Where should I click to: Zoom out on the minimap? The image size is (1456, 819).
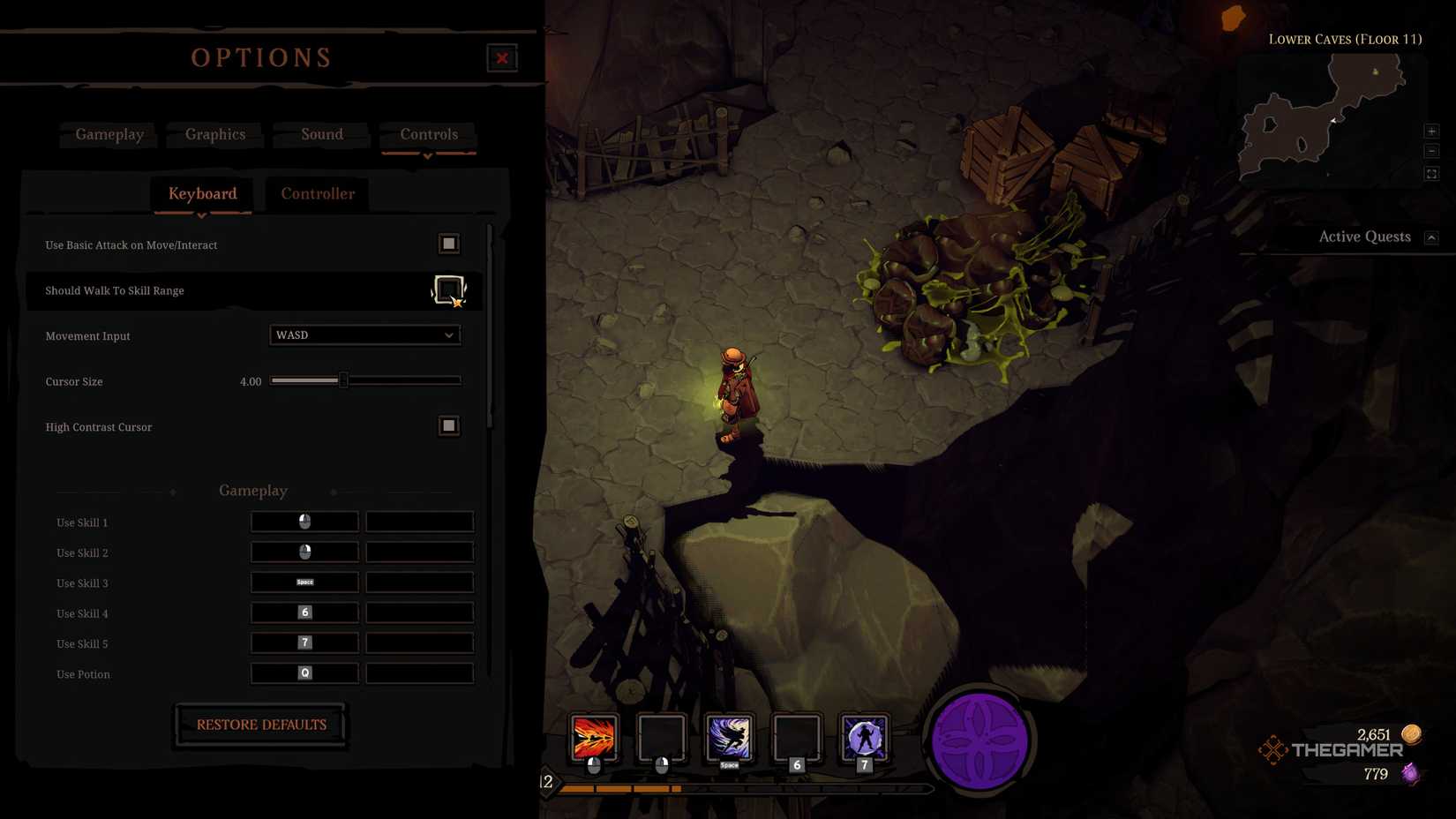[x=1431, y=151]
